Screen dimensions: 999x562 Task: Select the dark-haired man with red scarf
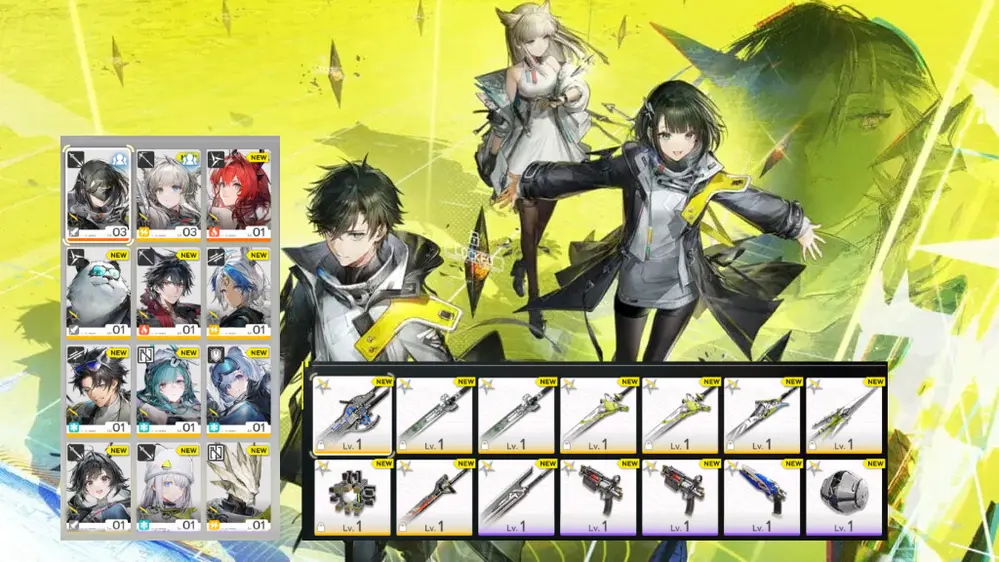pyautogui.click(x=169, y=293)
